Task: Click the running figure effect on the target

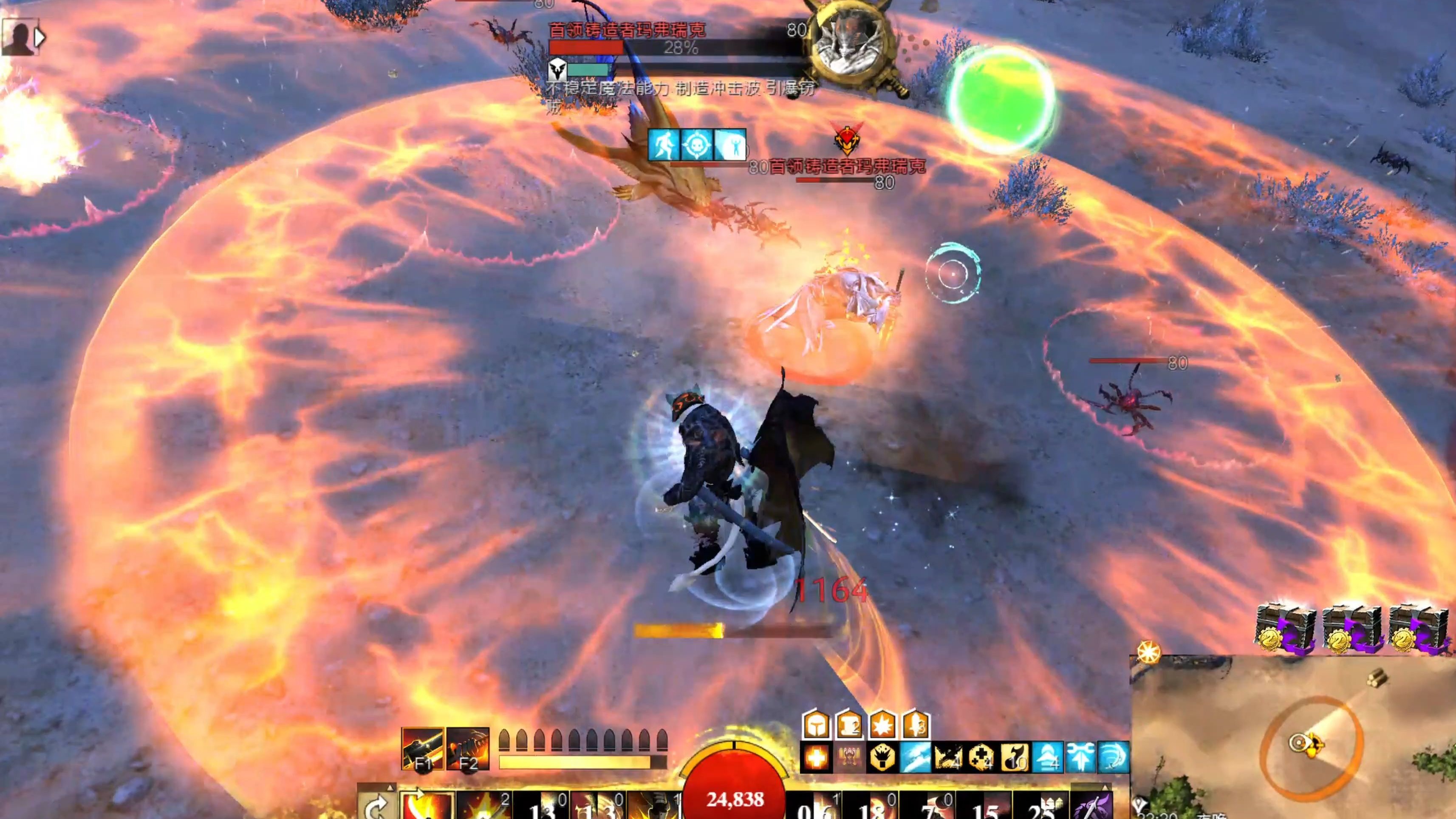Action: point(664,145)
